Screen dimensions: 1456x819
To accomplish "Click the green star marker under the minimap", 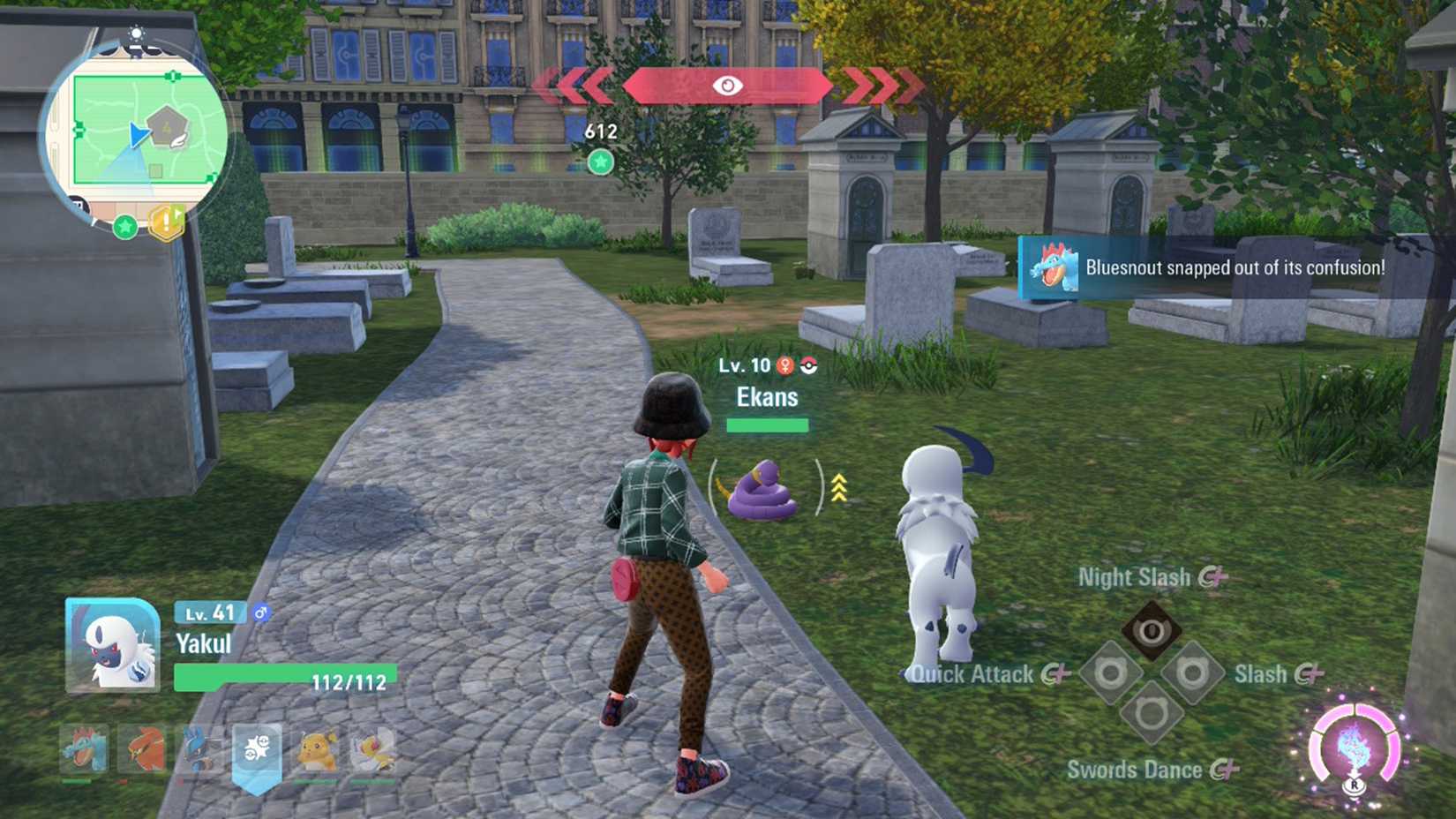I will 125,227.
